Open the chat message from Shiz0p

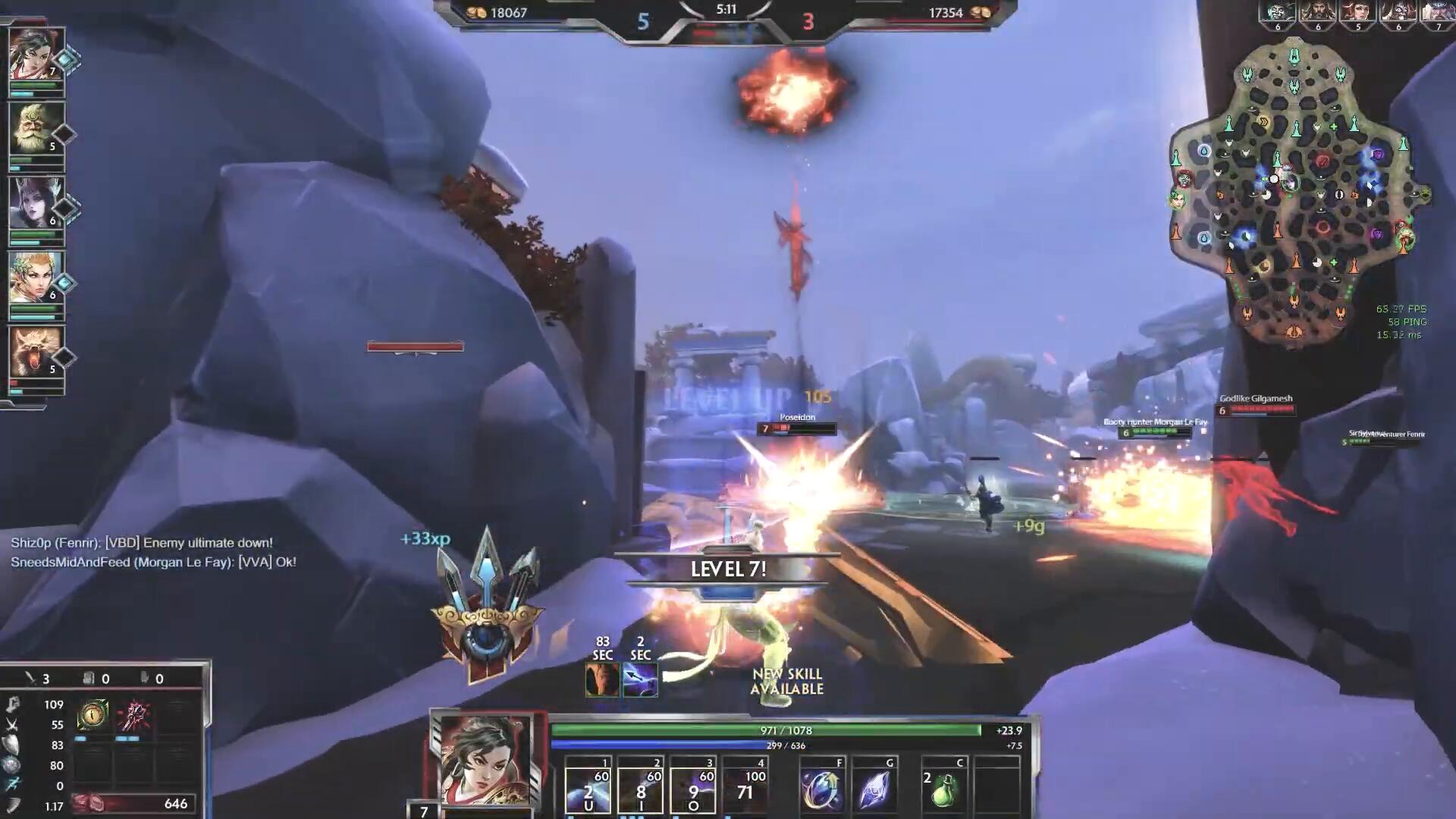click(x=142, y=543)
